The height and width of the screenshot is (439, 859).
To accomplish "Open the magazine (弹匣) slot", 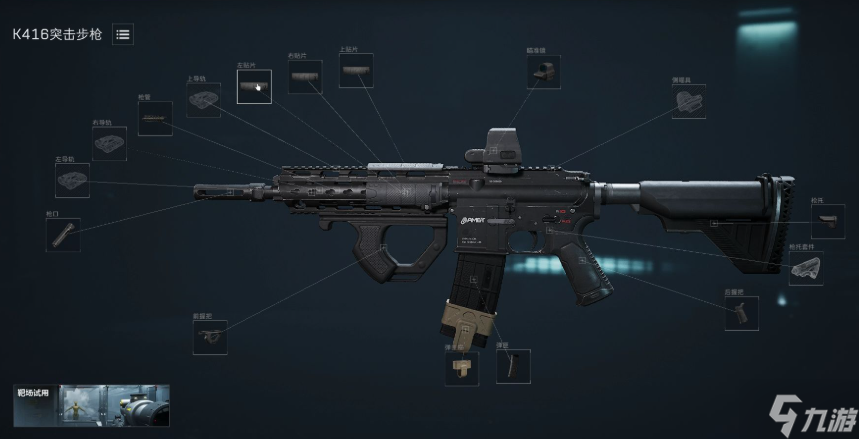I will 513,366.
